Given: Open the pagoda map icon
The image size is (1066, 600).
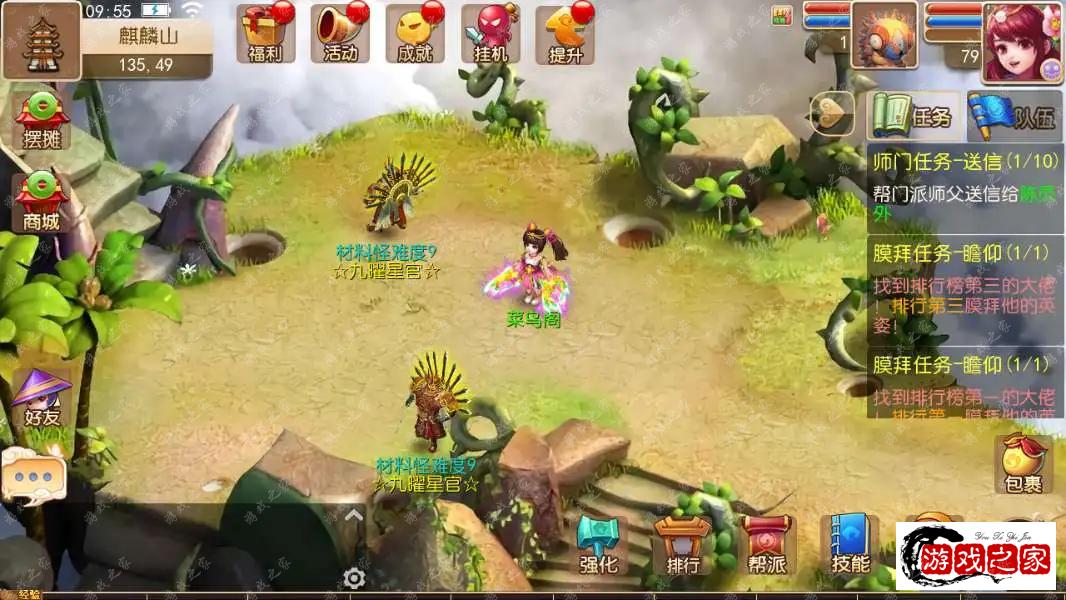Looking at the screenshot, I should 41,40.
